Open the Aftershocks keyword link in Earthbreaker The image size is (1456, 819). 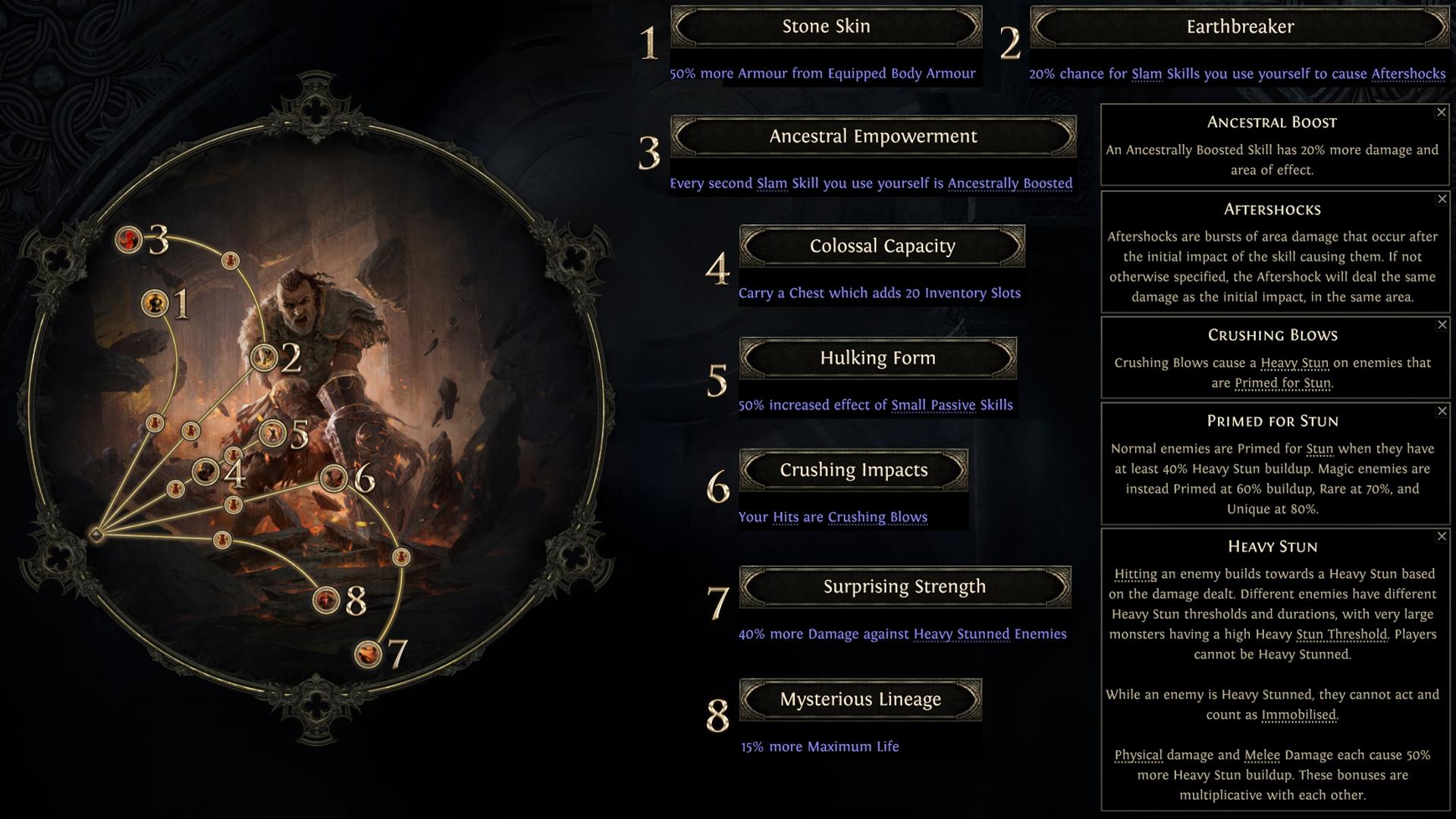(1408, 74)
